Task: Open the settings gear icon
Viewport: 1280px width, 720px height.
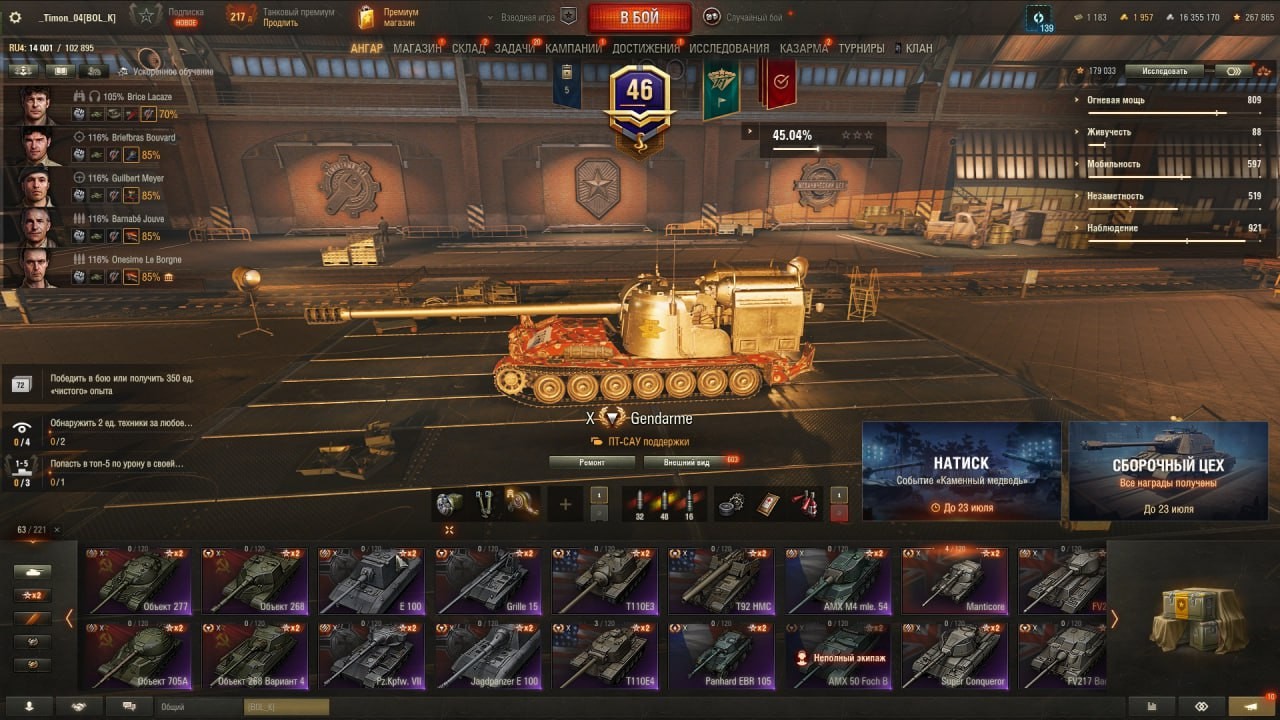Action: (x=15, y=17)
